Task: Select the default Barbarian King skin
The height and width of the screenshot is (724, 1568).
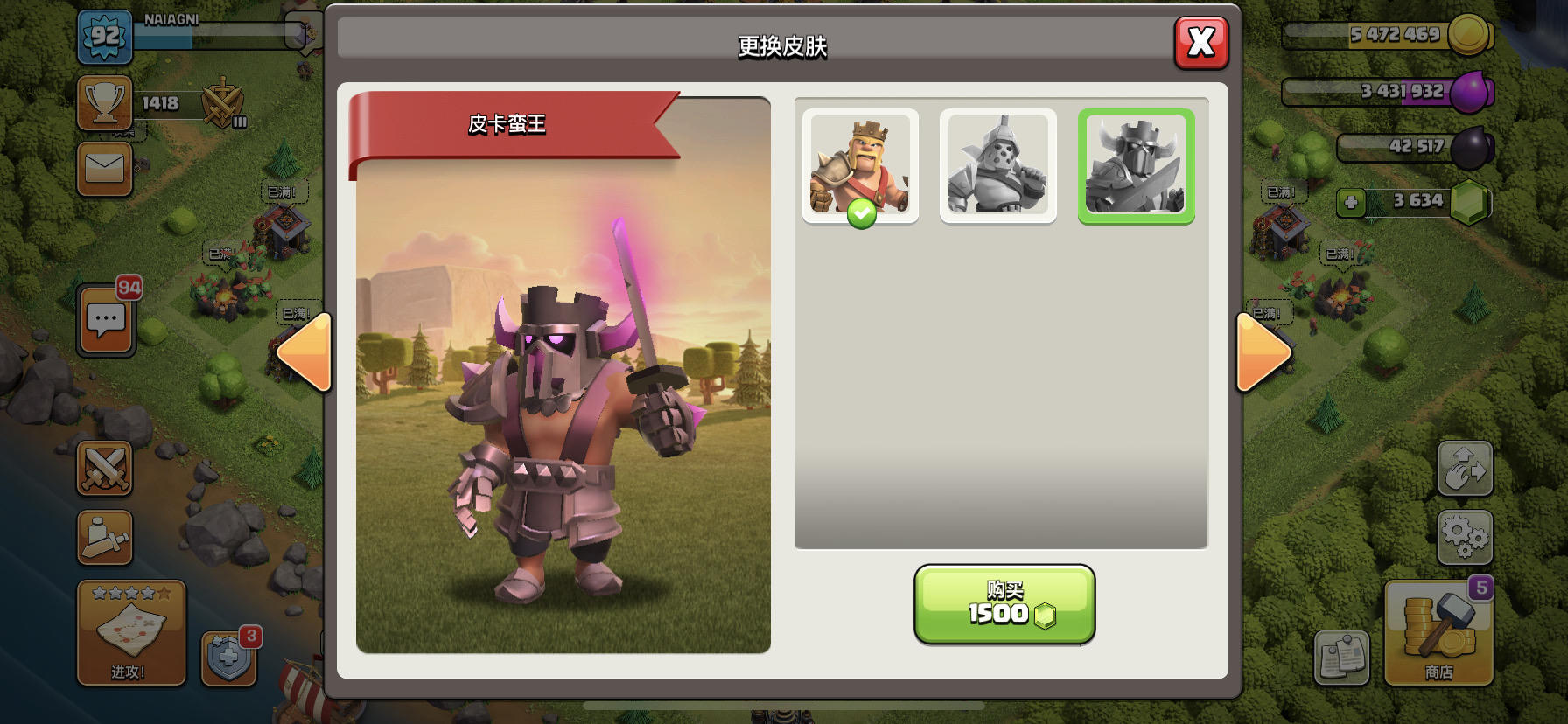Action: 860,165
